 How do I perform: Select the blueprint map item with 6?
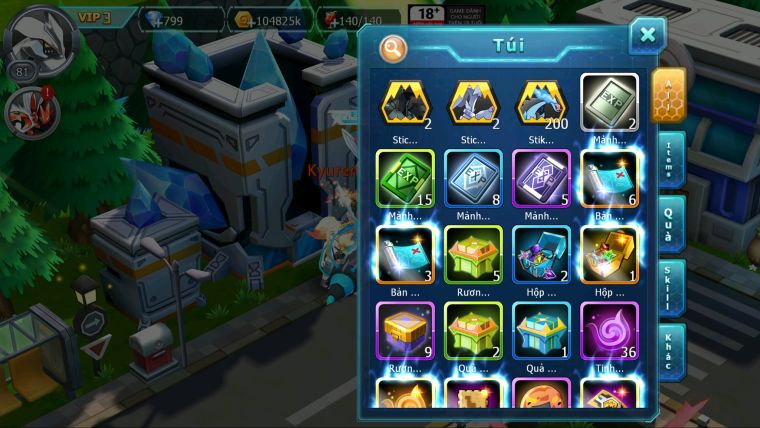point(609,178)
